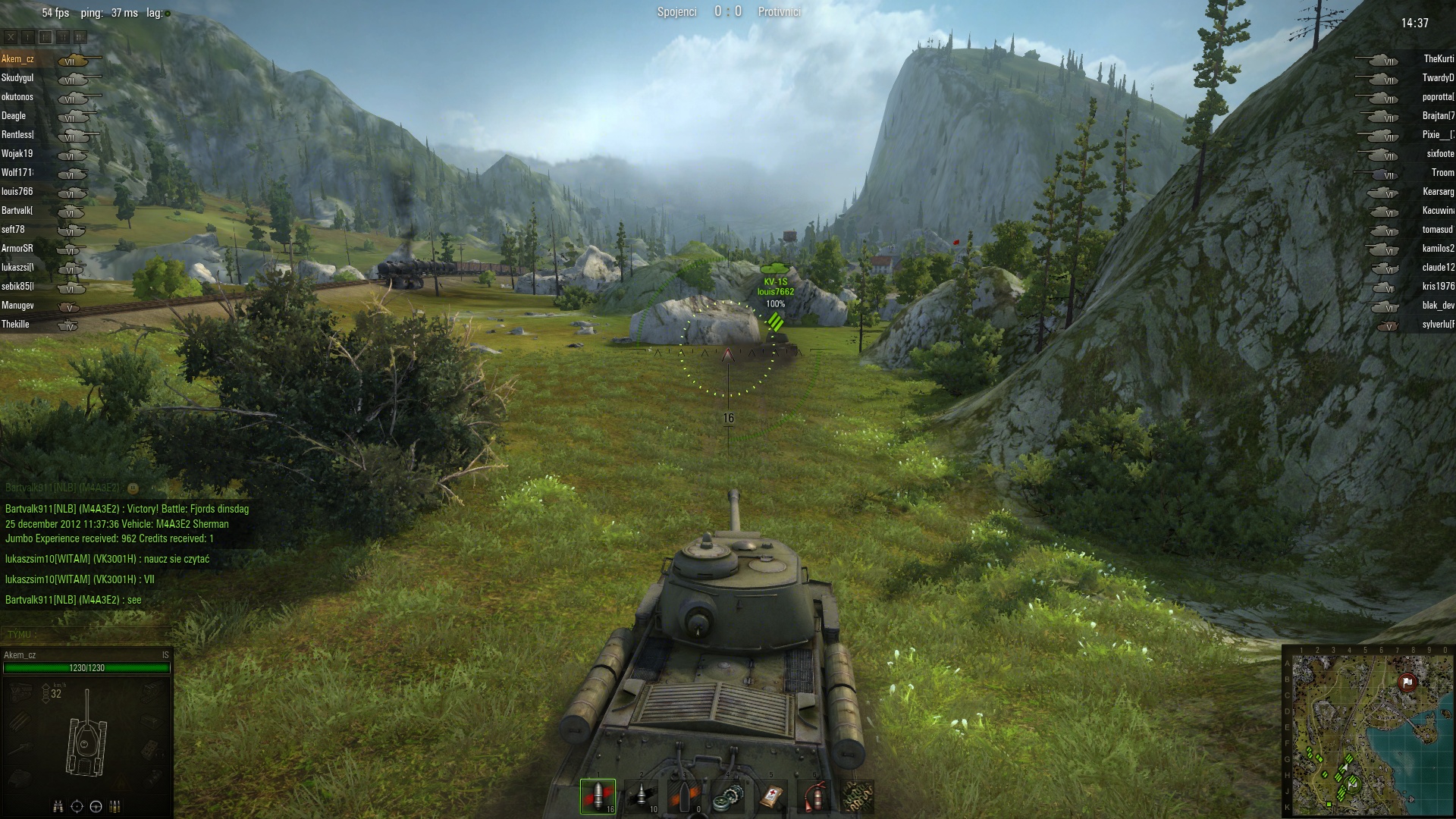This screenshot has width=1456, height=819.
Task: Click the binoculars crew icon in damage panel
Action: [58, 806]
